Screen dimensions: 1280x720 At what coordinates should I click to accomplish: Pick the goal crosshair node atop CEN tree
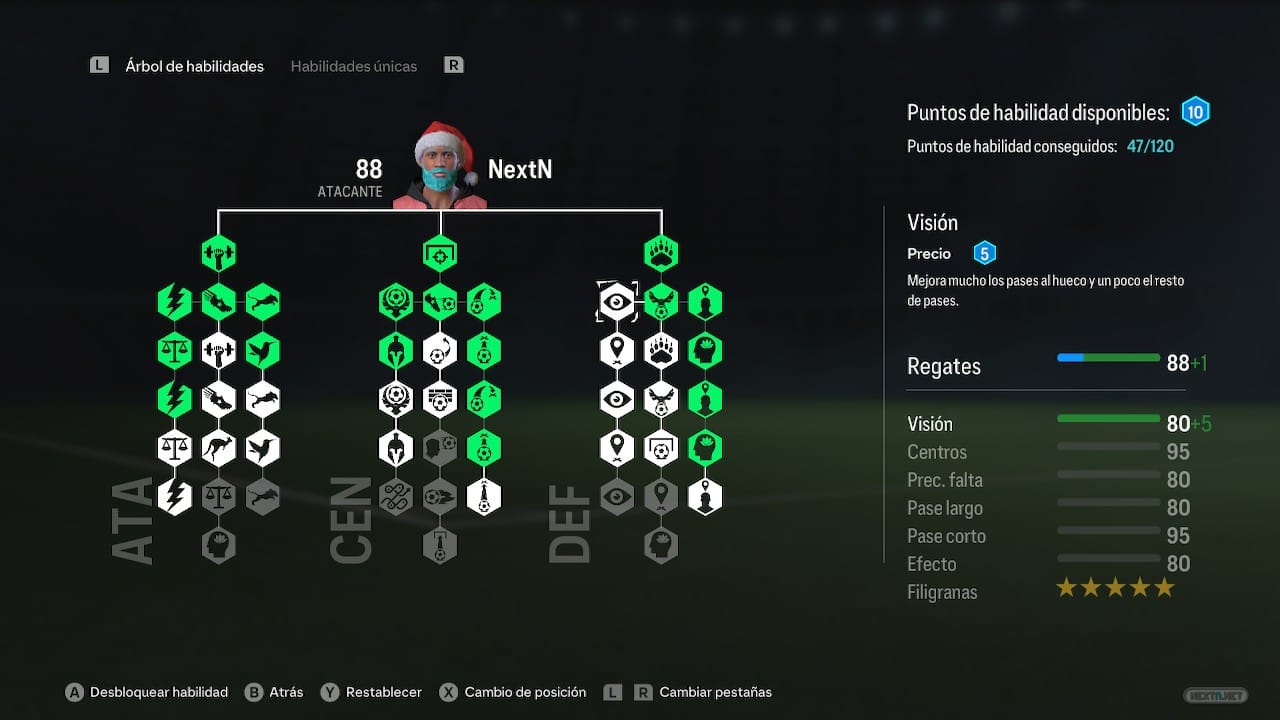pos(439,254)
